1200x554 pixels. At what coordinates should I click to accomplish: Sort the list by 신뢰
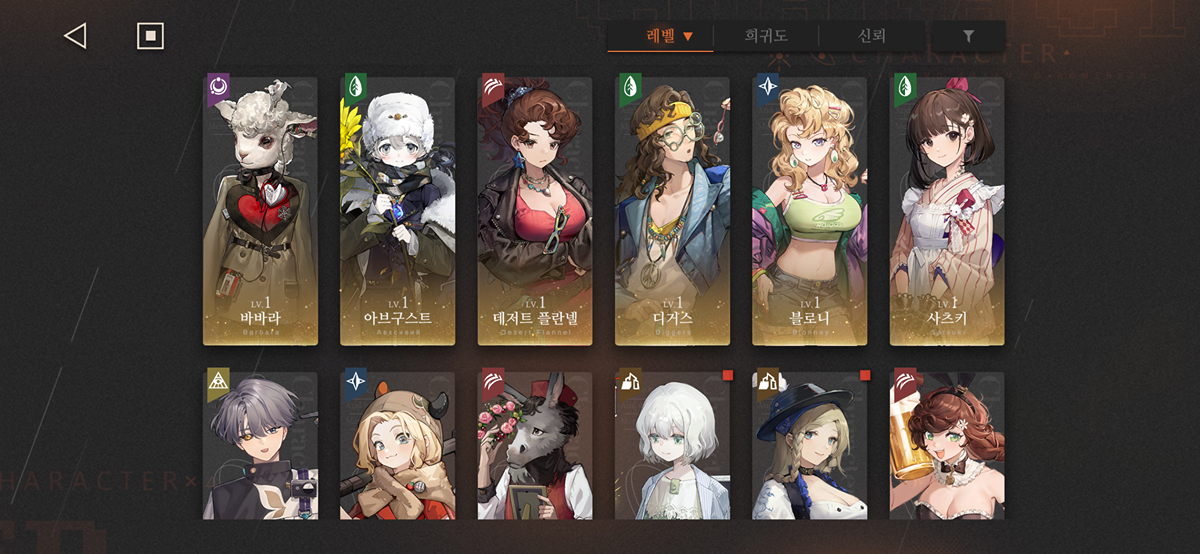pos(871,37)
